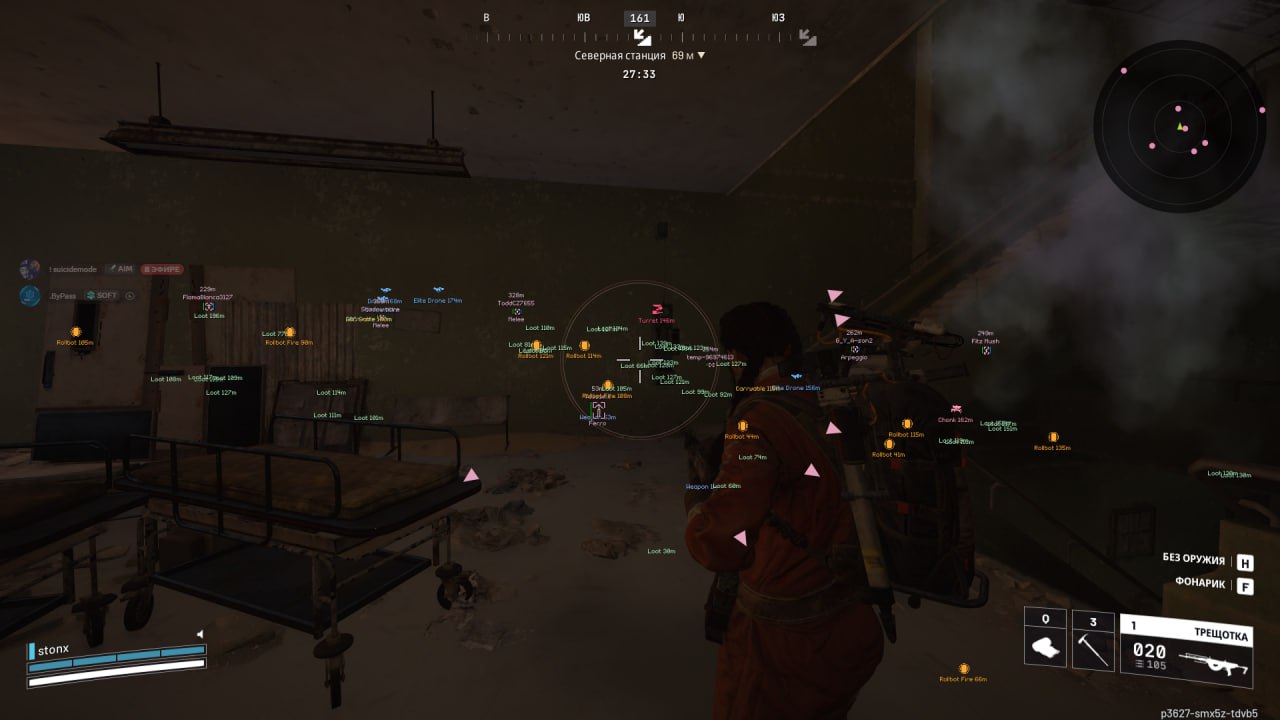This screenshot has height=720, width=1280.
Task: Click the AIM badge icon
Action: (120, 268)
